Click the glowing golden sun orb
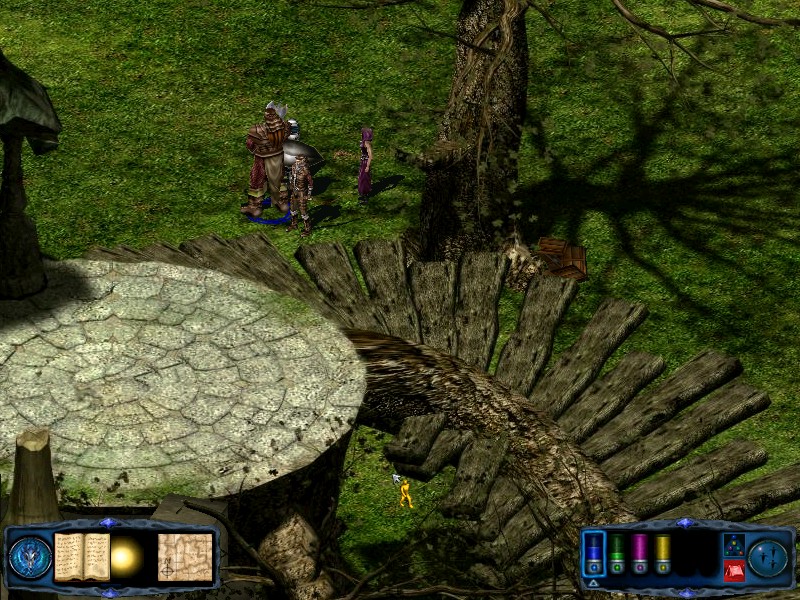Image resolution: width=800 pixels, height=600 pixels. point(127,558)
